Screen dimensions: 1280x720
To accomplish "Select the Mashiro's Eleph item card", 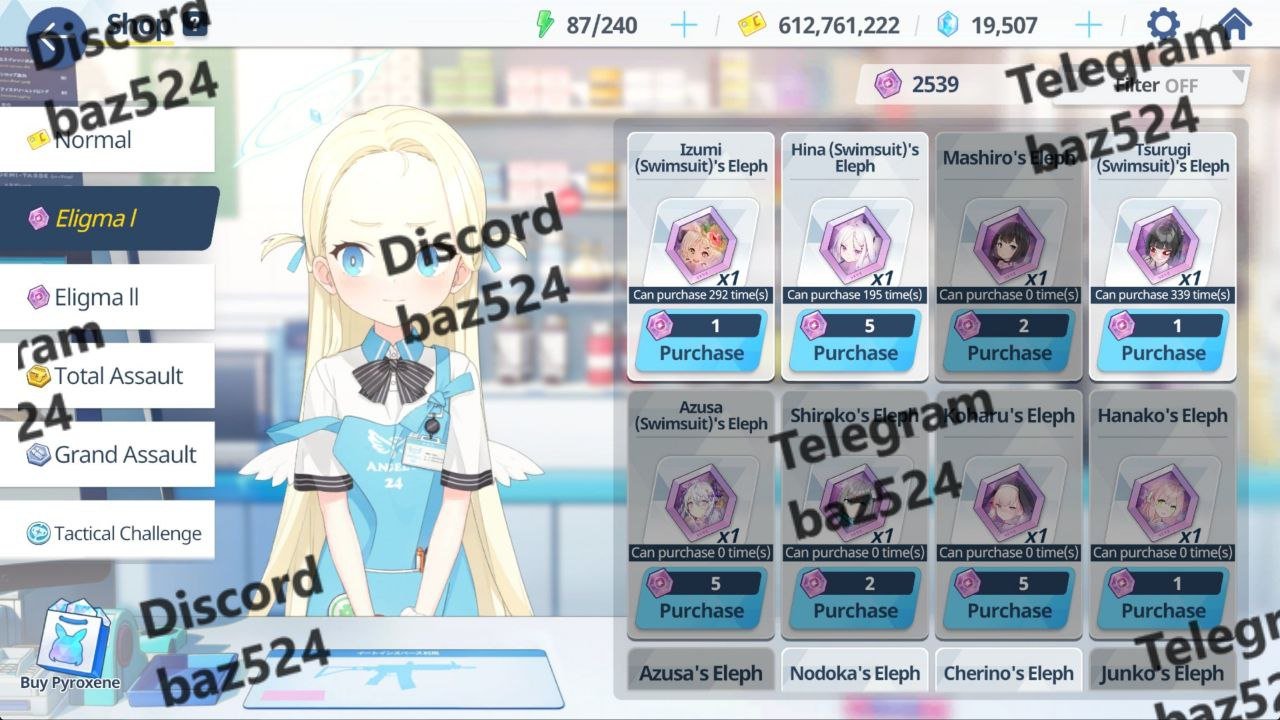I will coord(1009,240).
